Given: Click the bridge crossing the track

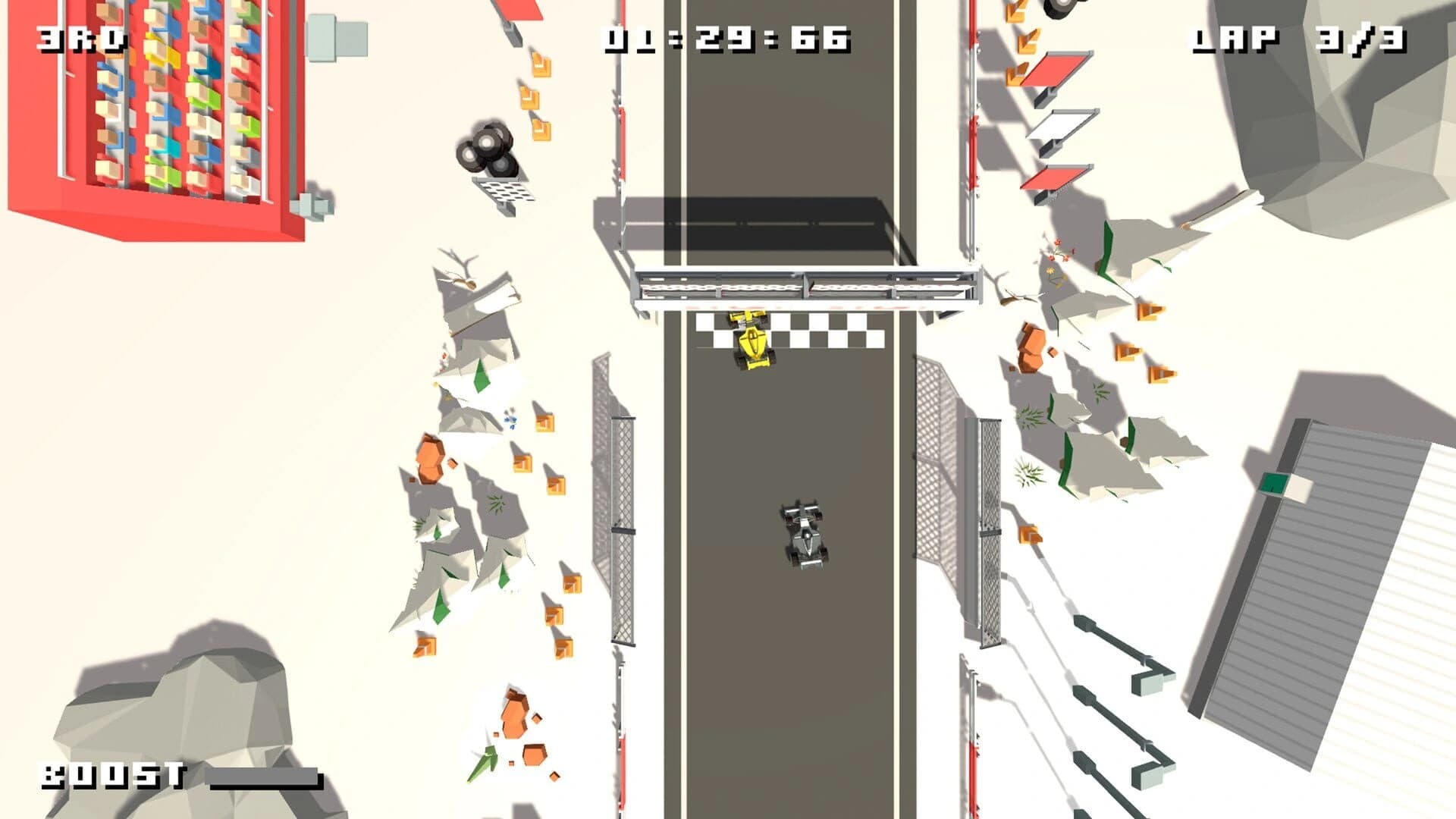Looking at the screenshot, I should 804,284.
